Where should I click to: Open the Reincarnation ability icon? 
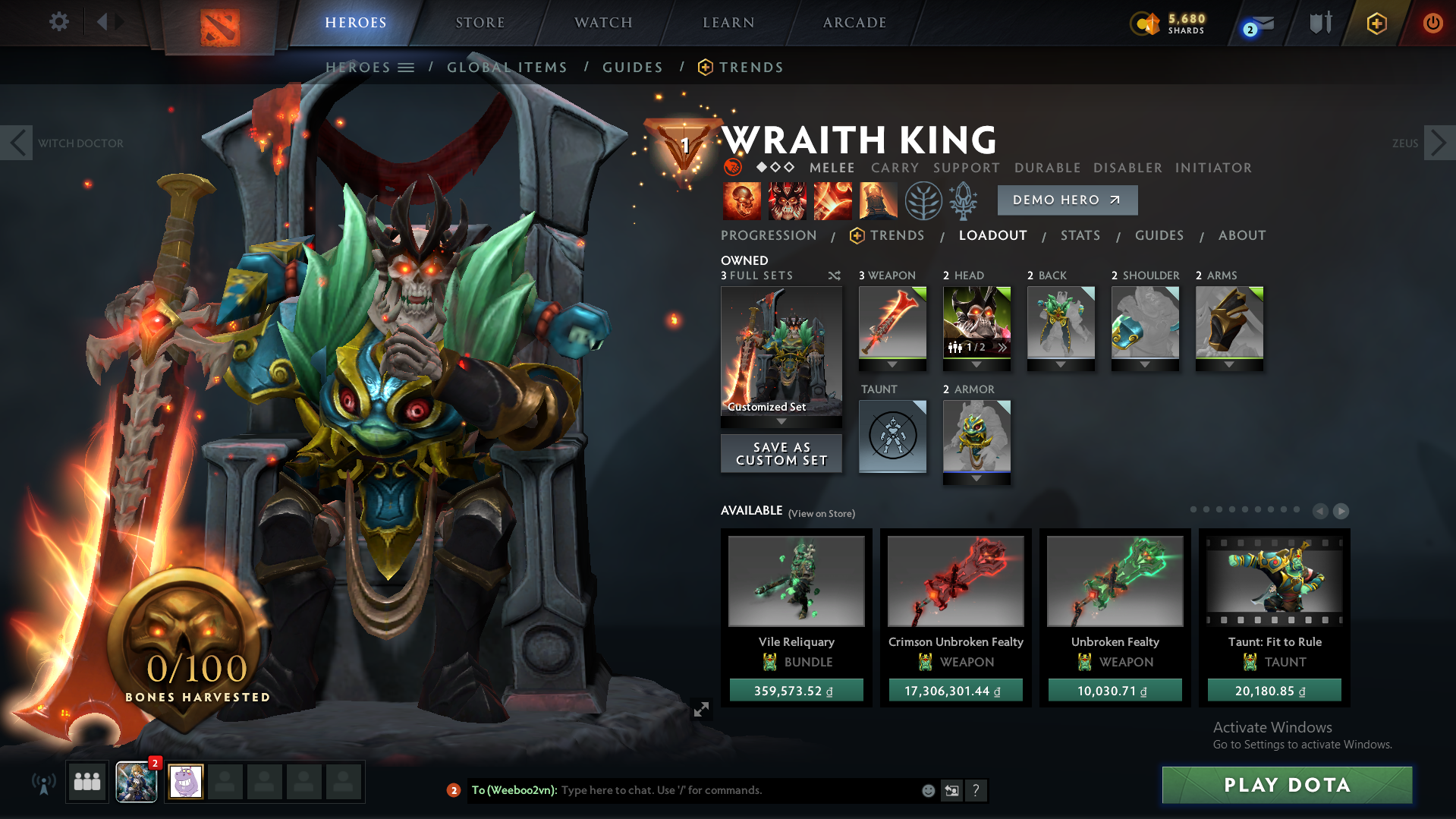(x=878, y=200)
